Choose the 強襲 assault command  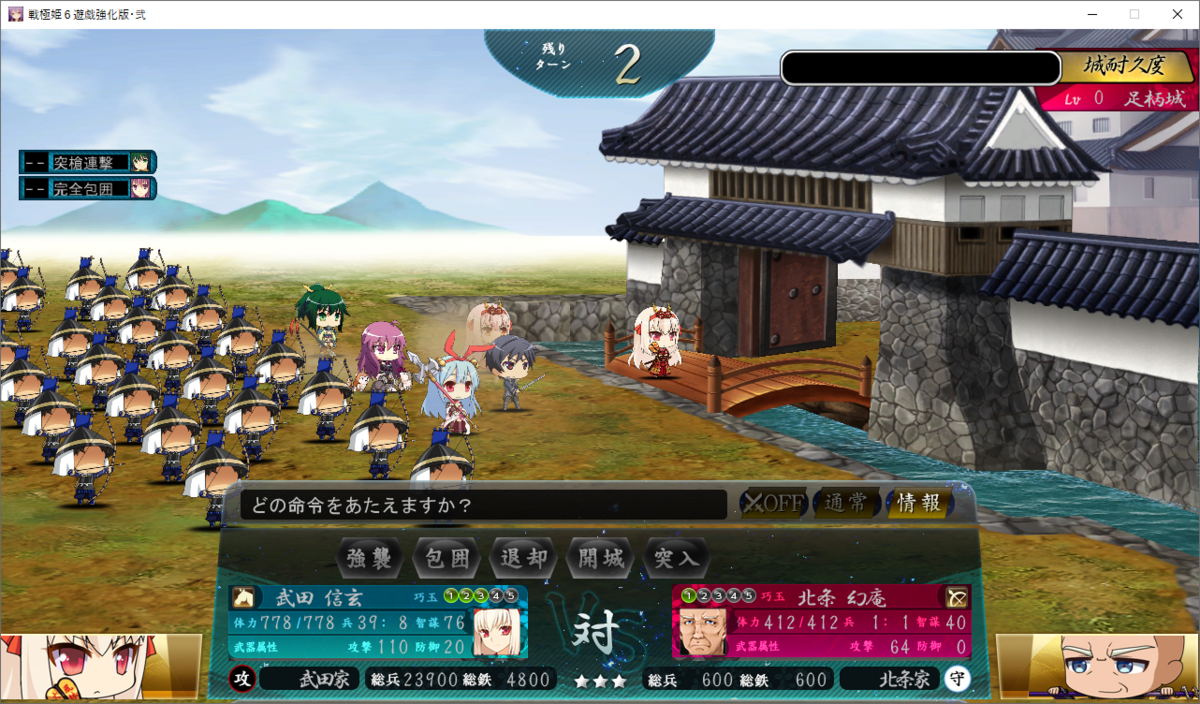pos(369,558)
